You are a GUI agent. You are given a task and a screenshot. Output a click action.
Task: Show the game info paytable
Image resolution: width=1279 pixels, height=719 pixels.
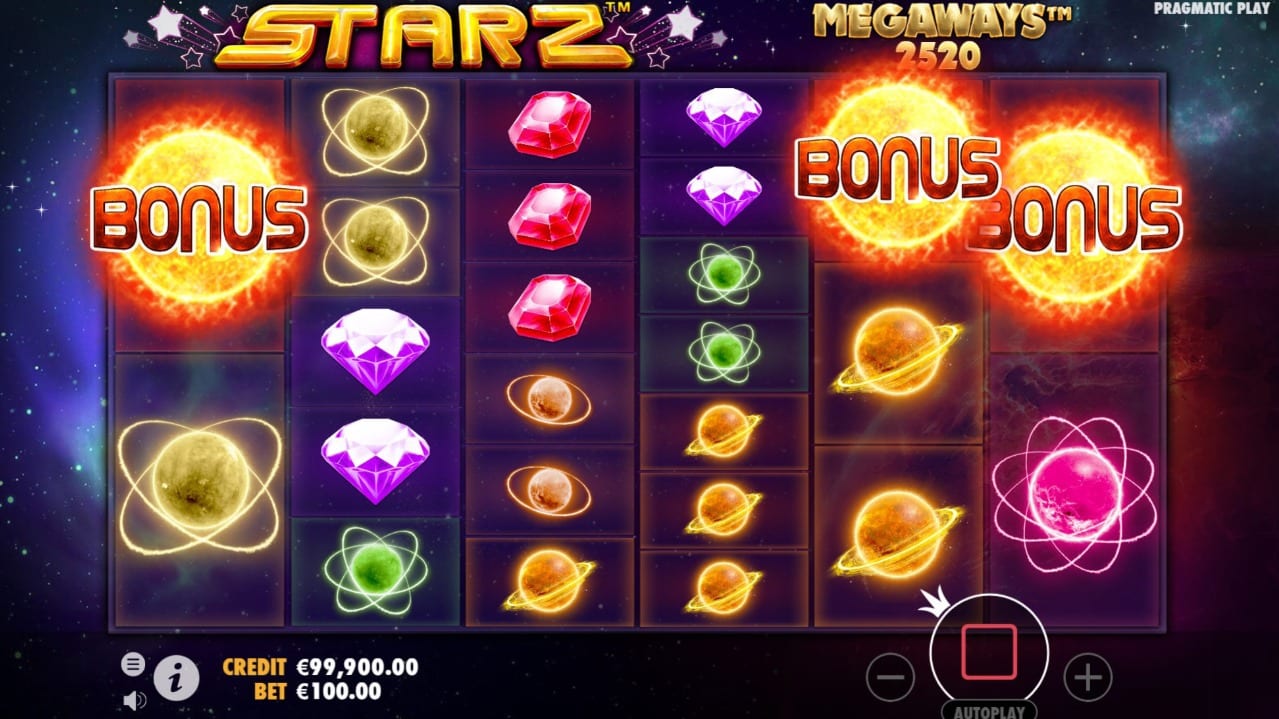(x=176, y=679)
